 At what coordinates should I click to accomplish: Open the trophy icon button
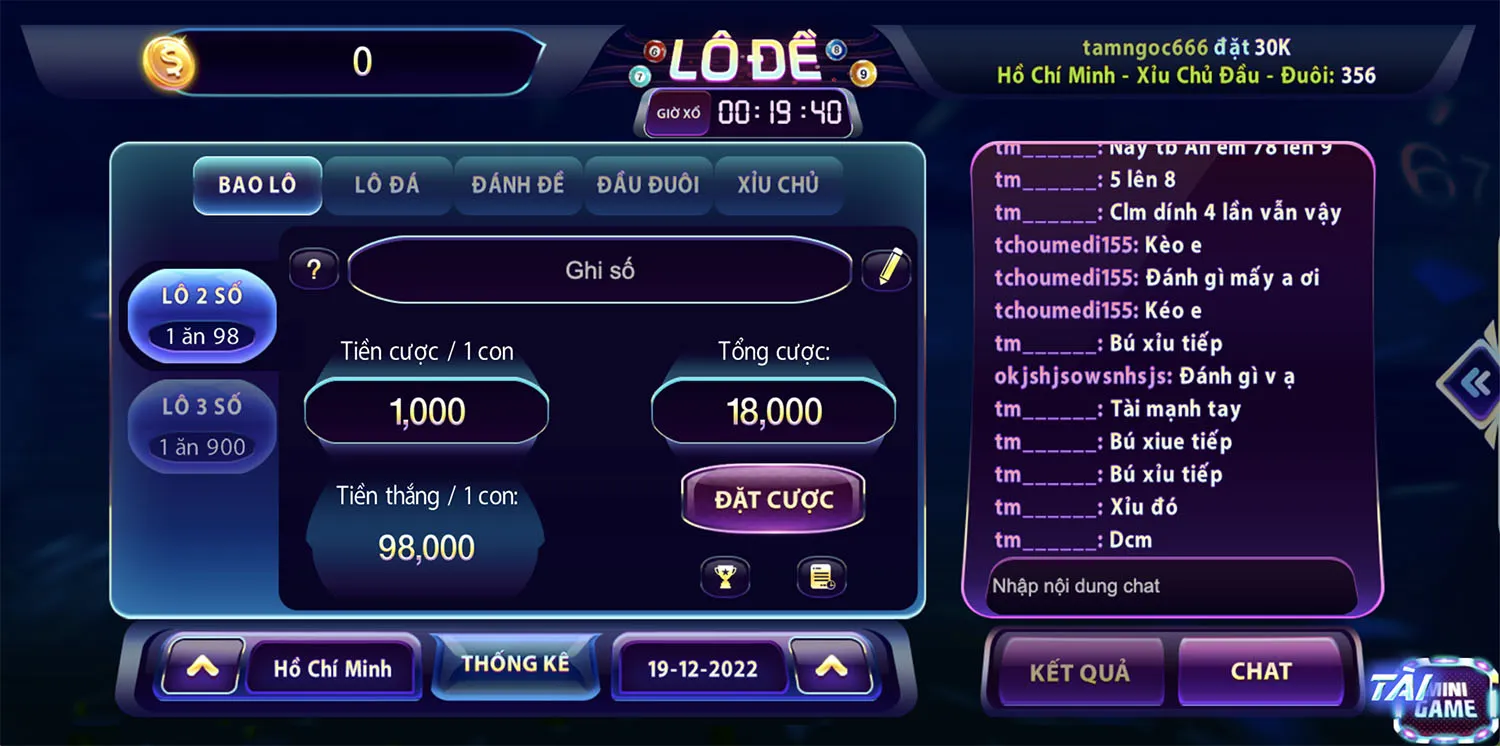point(725,577)
